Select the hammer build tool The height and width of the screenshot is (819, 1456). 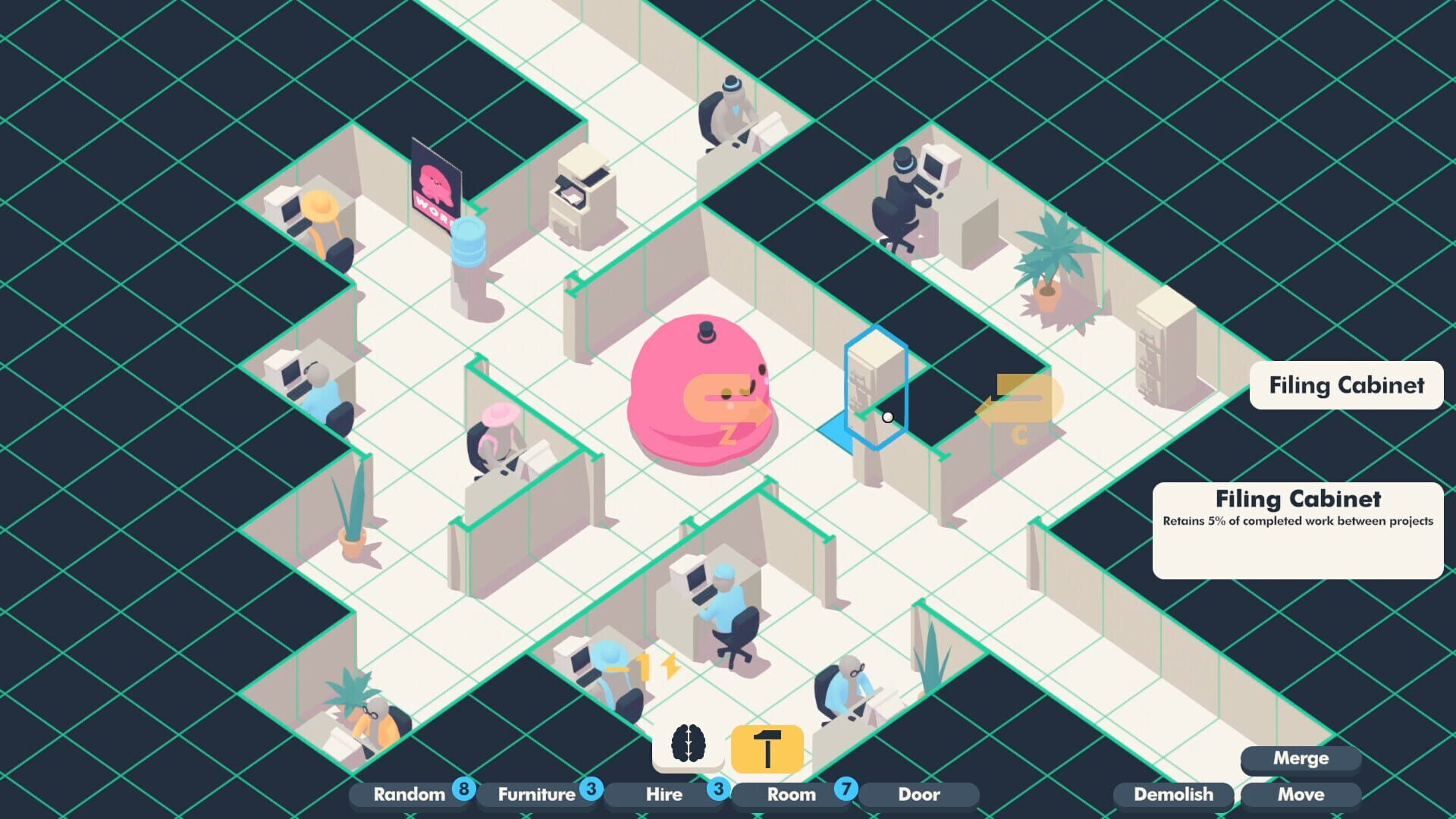(767, 749)
